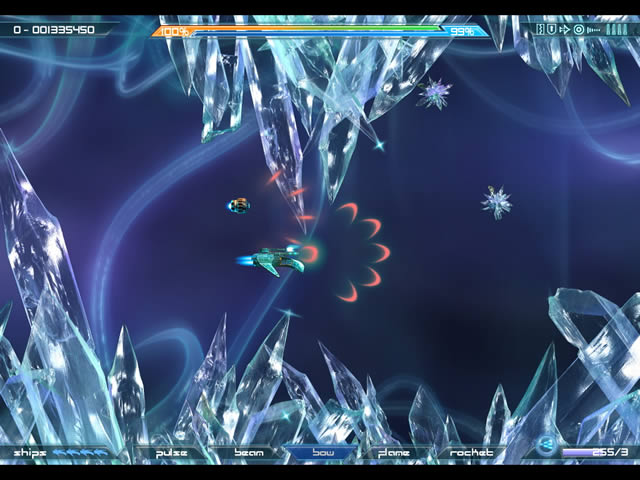The width and height of the screenshot is (640, 480).
Task: Switch to the beam weapon
Action: [248, 453]
